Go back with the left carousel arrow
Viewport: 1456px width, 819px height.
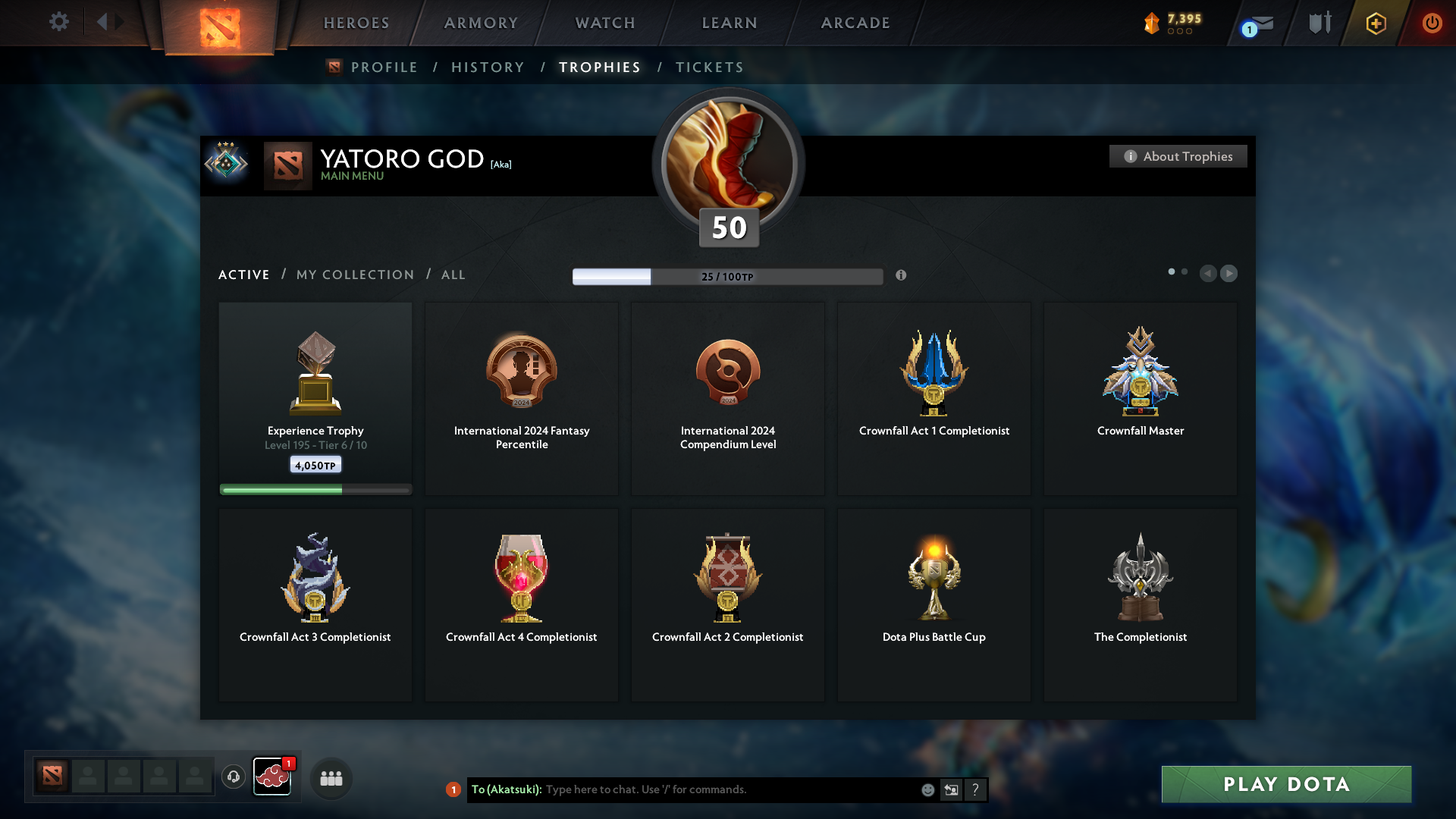[x=1209, y=273]
